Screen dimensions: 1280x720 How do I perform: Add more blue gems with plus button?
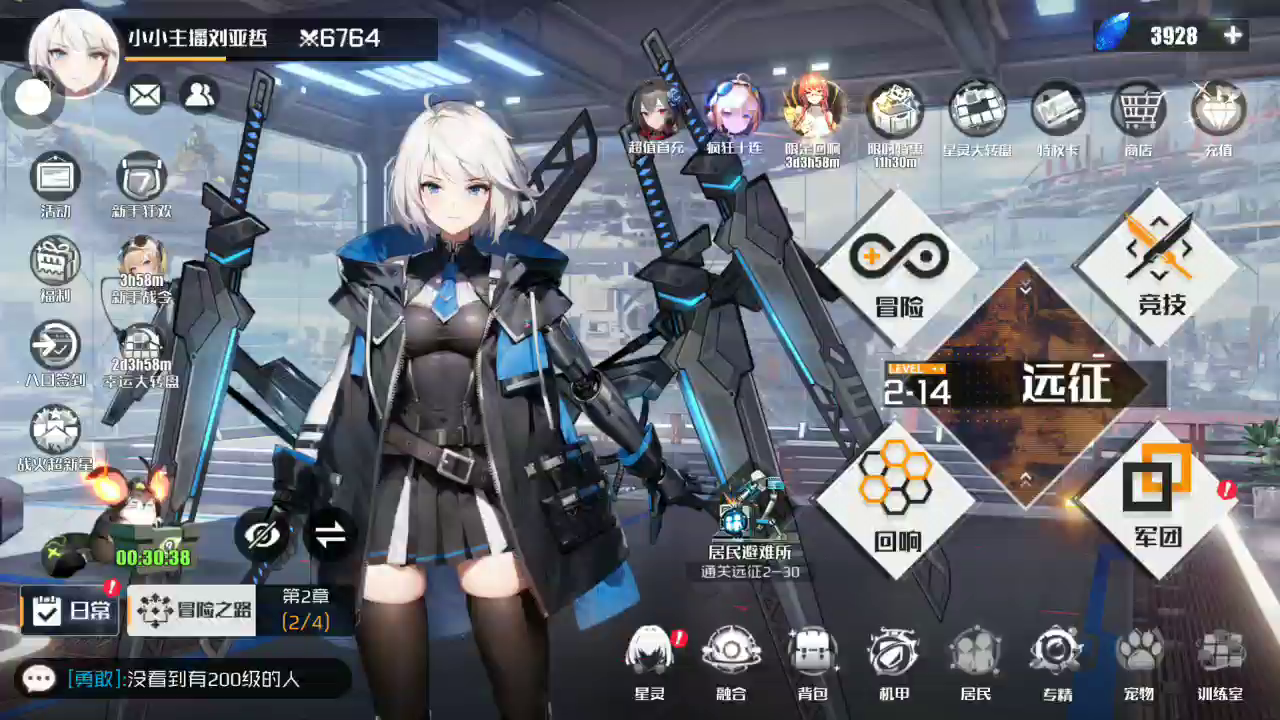[x=1233, y=36]
